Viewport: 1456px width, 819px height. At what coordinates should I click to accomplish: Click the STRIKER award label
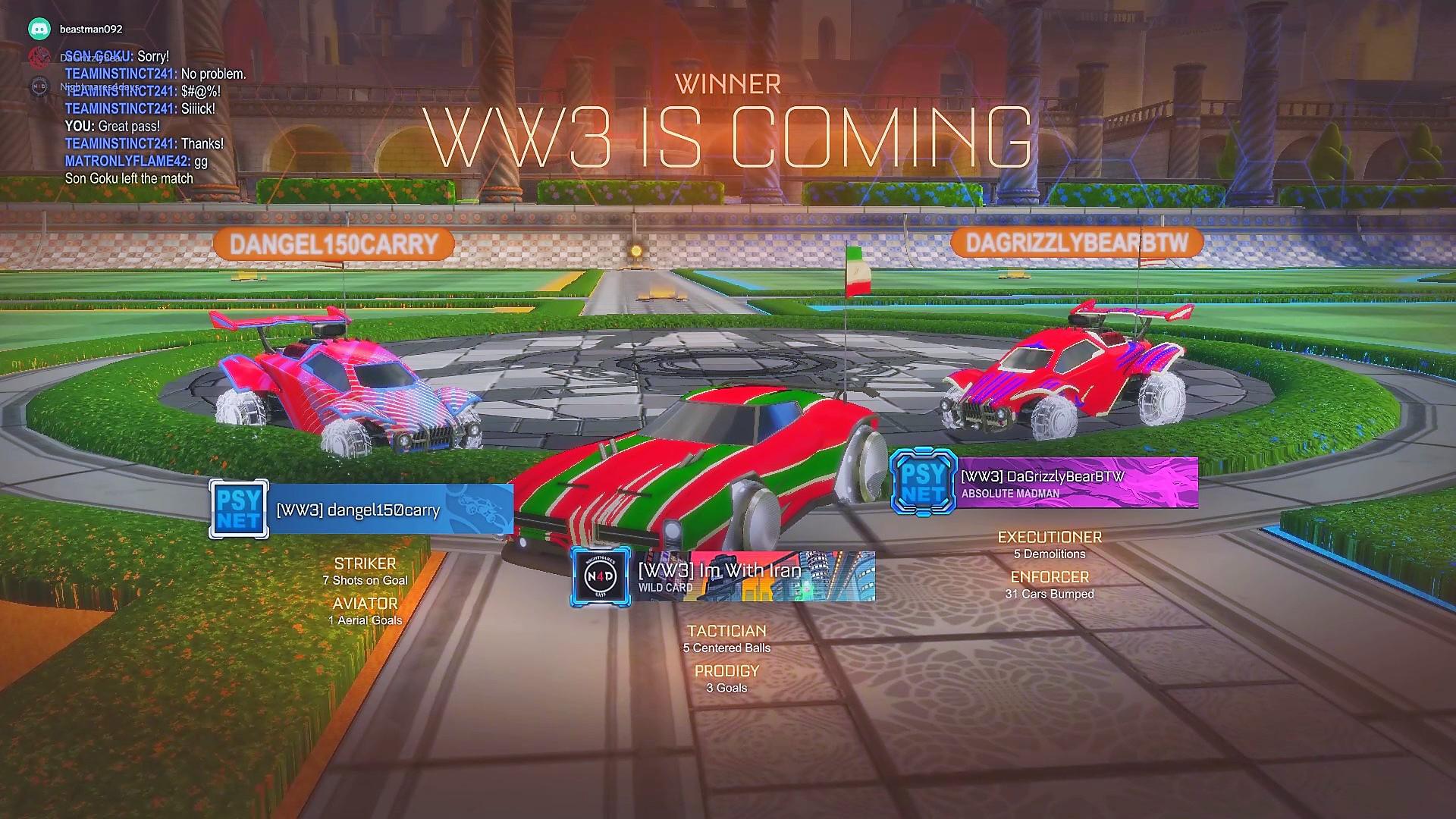366,563
